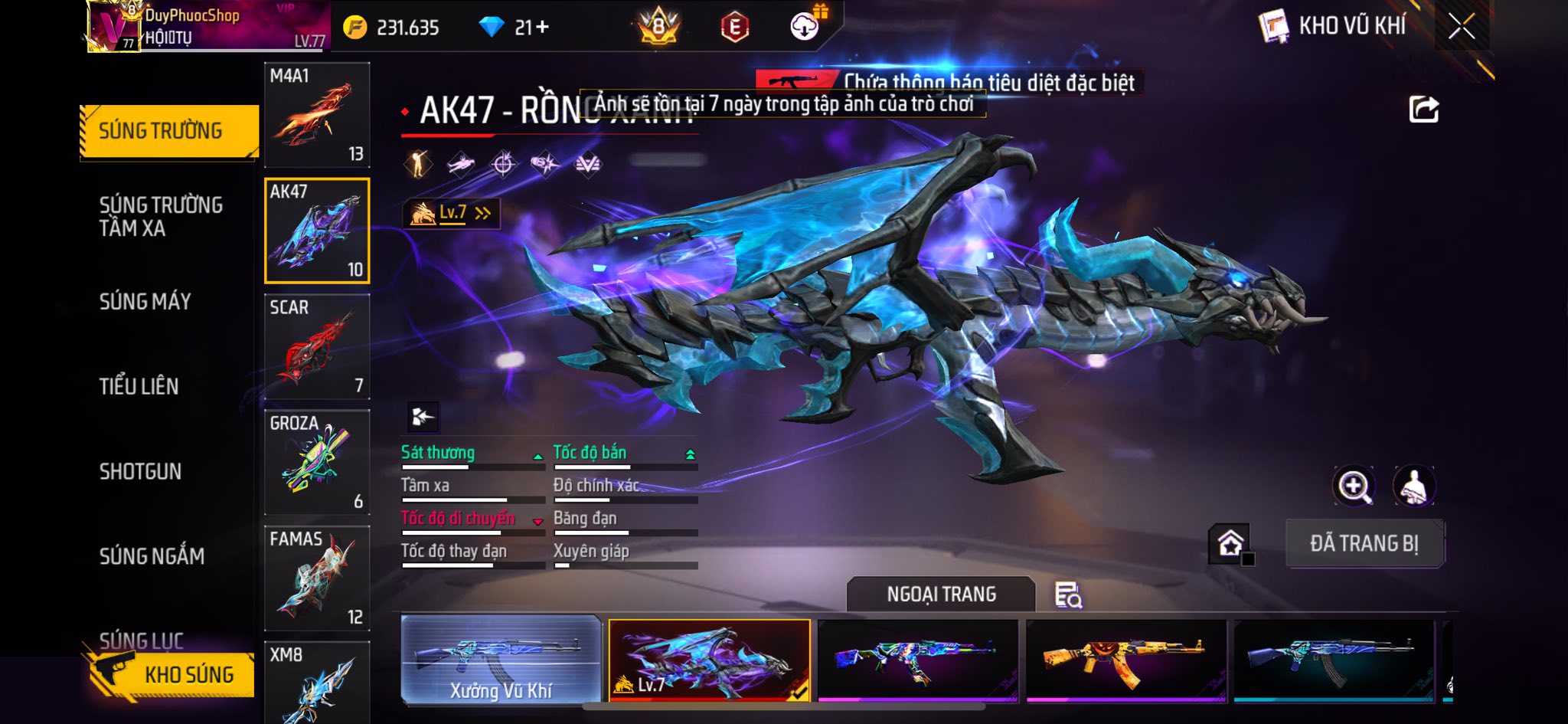Viewport: 1568px width, 724px height.
Task: Pick the FAMAS weapon tile
Action: (x=317, y=578)
